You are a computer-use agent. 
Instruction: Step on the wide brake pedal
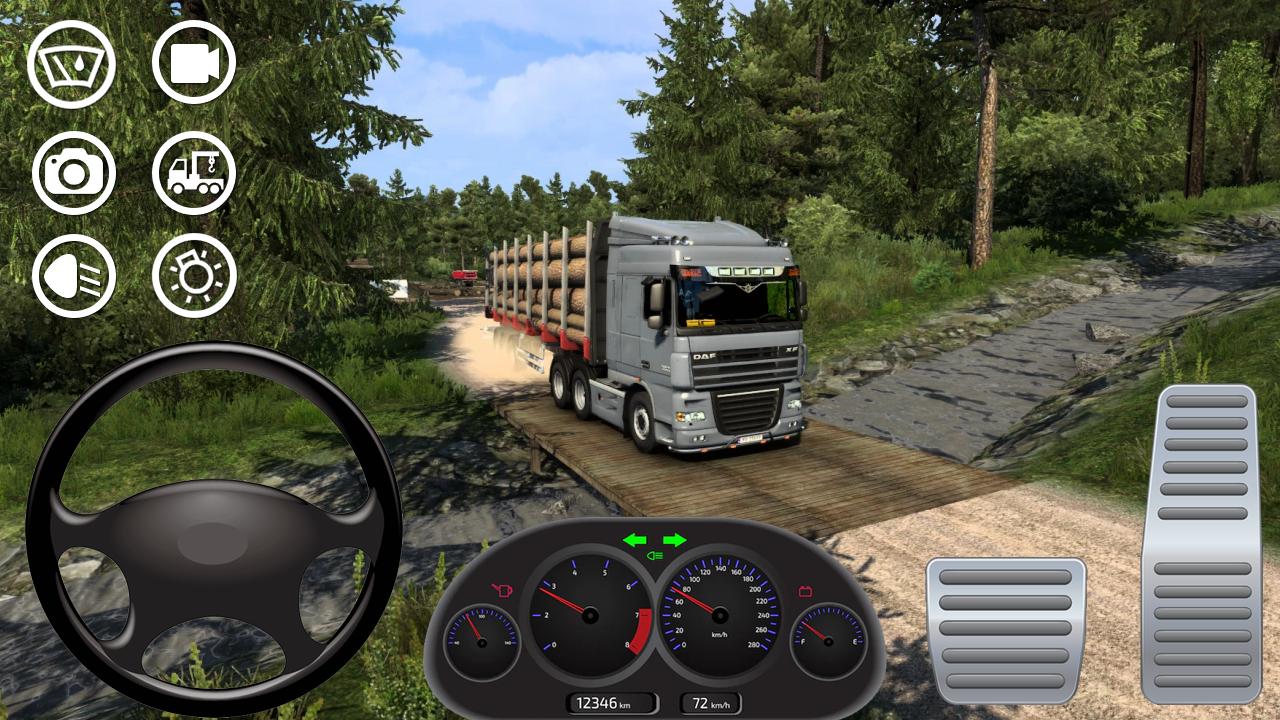[x=1005, y=630]
